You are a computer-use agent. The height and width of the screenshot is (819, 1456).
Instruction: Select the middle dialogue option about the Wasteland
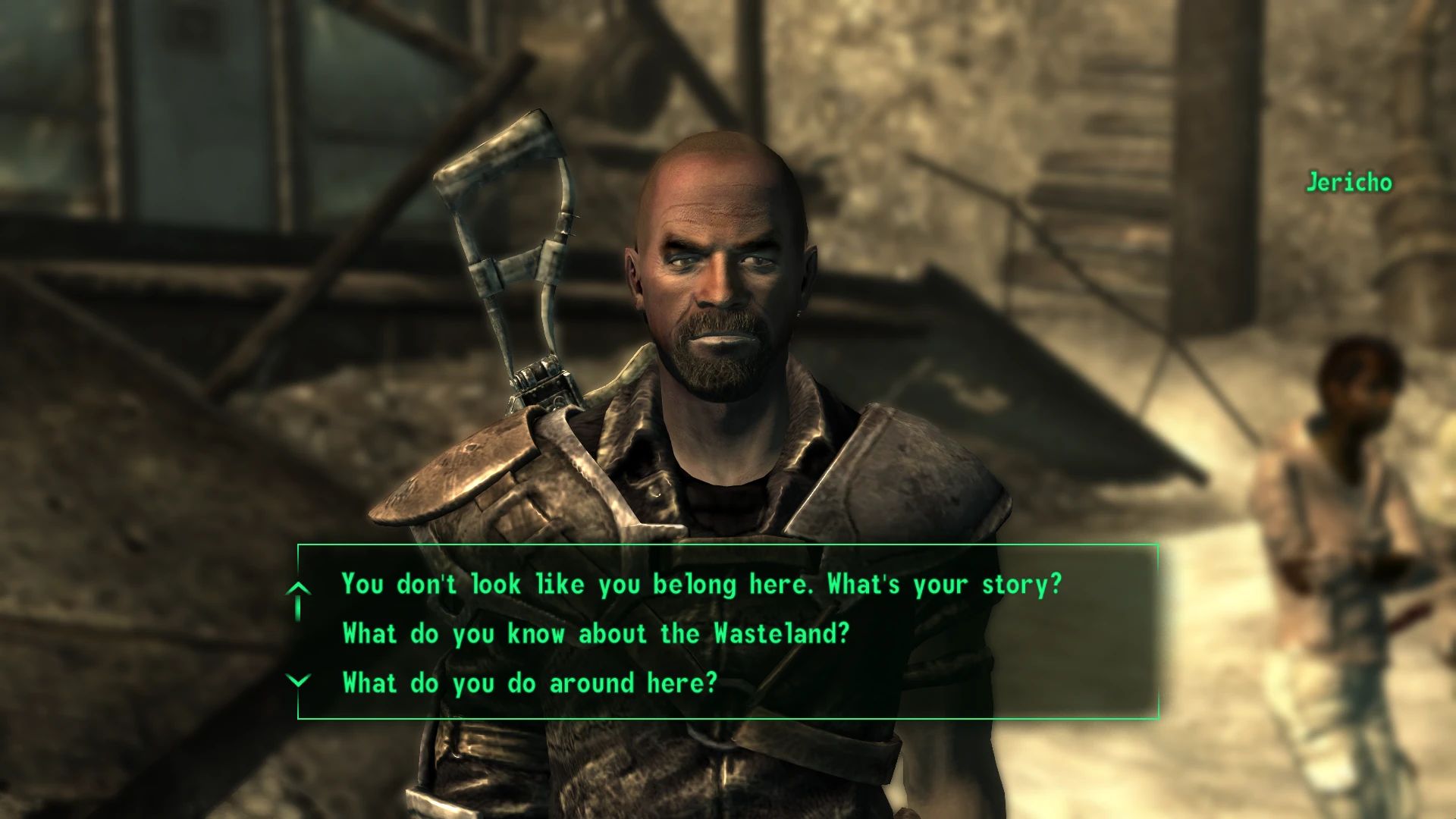(597, 634)
